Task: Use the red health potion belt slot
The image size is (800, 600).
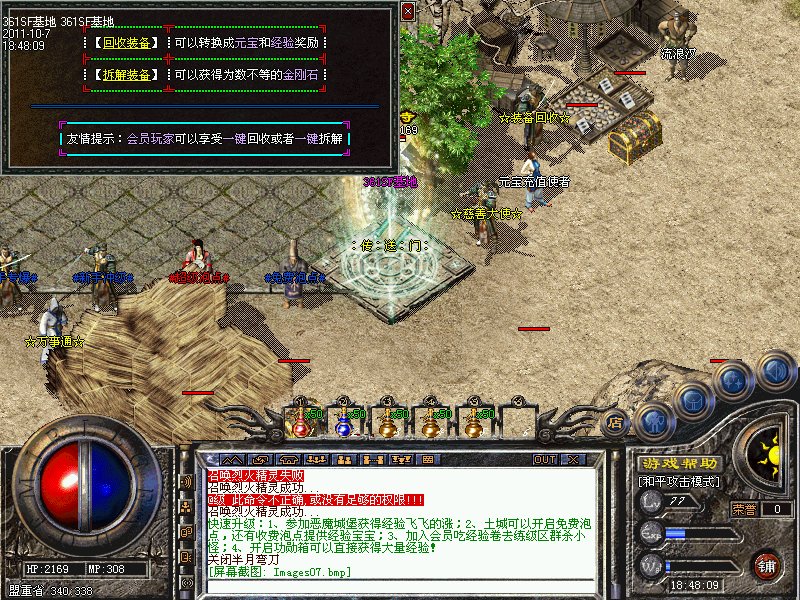Action: tap(301, 423)
